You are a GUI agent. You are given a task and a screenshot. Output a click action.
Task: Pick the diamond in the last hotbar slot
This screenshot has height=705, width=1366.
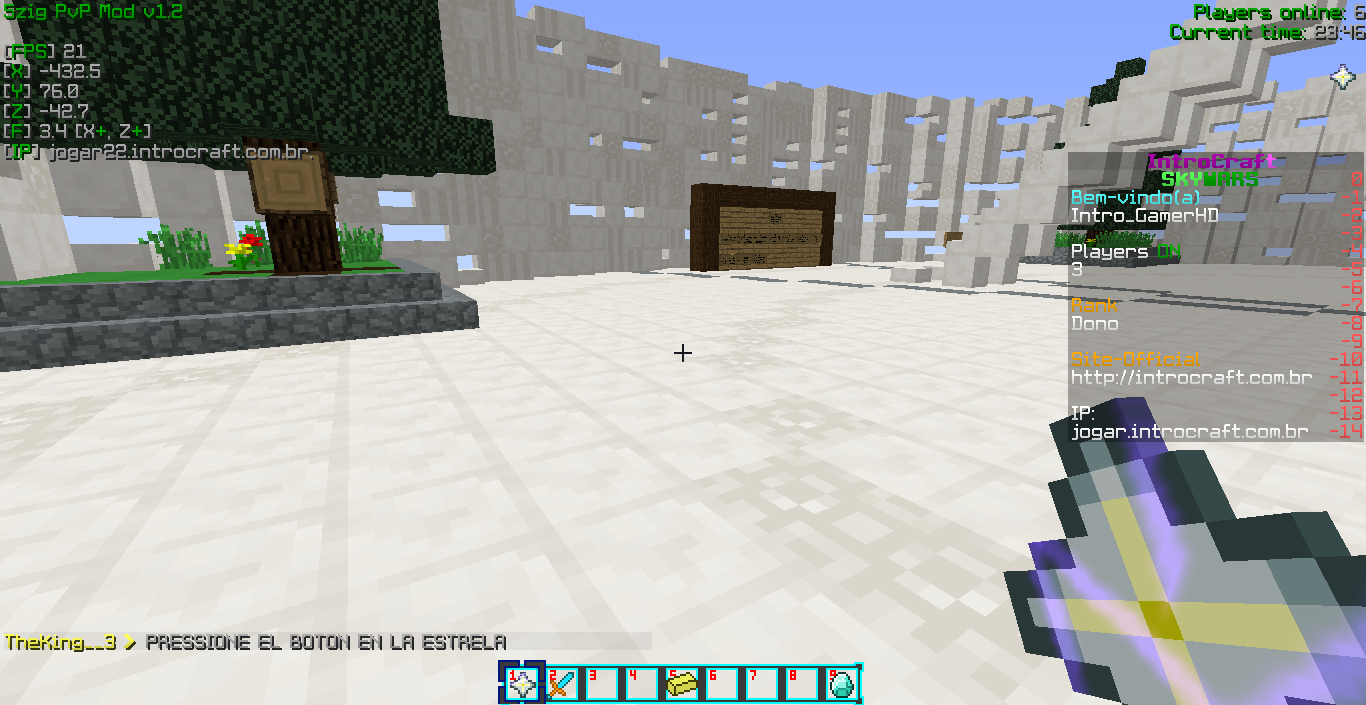point(842,684)
